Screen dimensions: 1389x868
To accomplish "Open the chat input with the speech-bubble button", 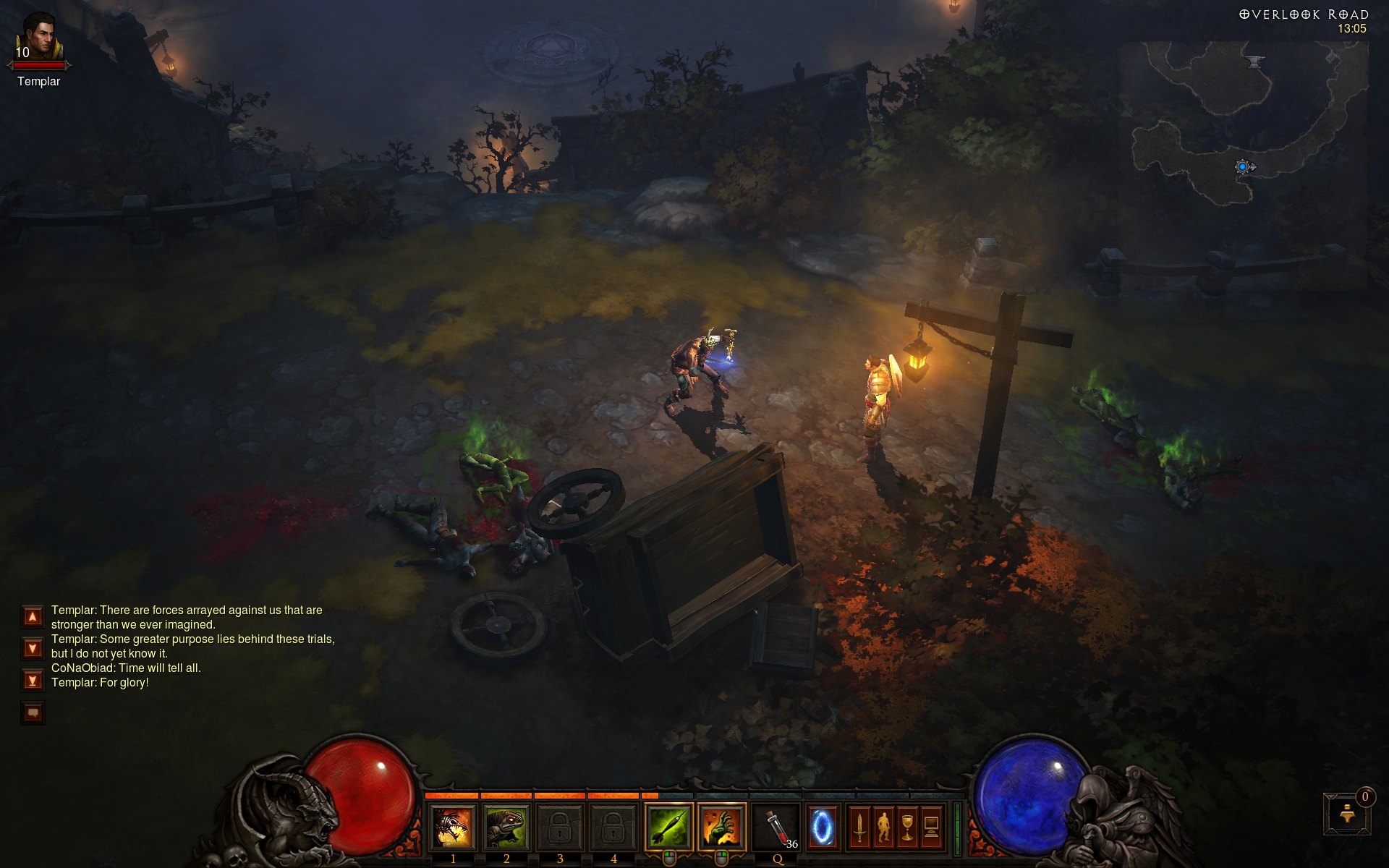I will [33, 713].
